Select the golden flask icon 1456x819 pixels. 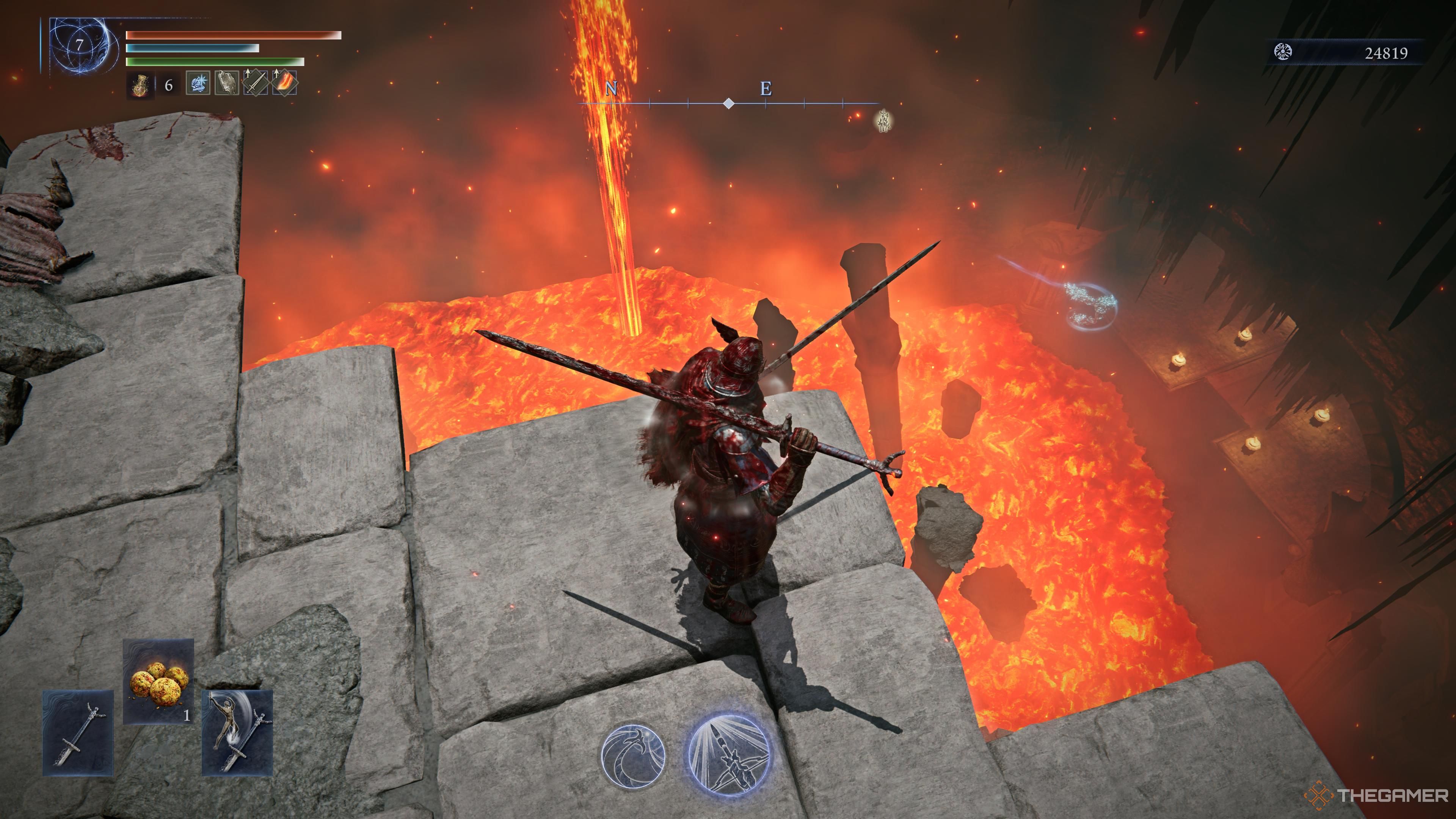click(140, 86)
